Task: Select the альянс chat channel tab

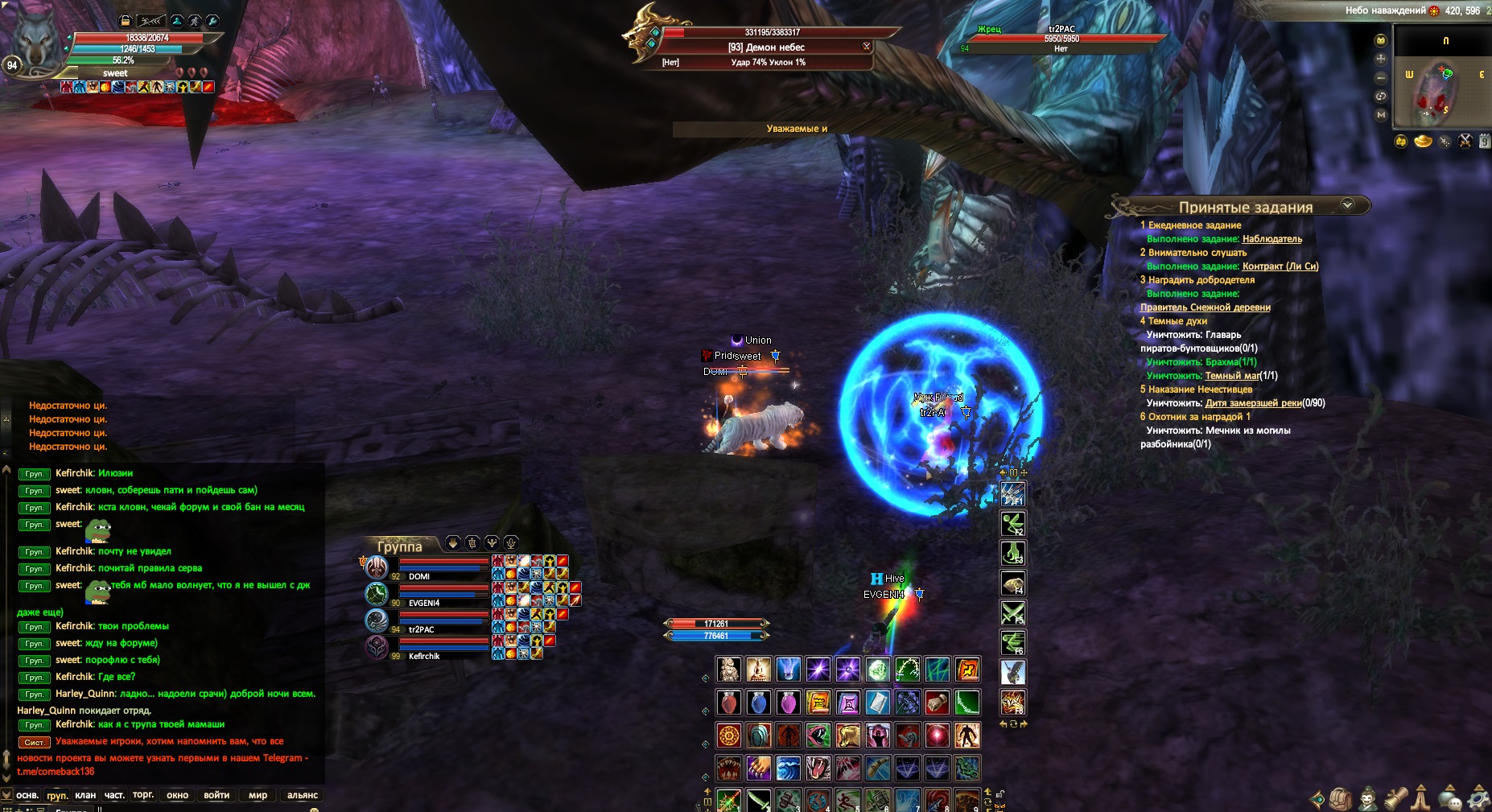Action: pyautogui.click(x=303, y=795)
